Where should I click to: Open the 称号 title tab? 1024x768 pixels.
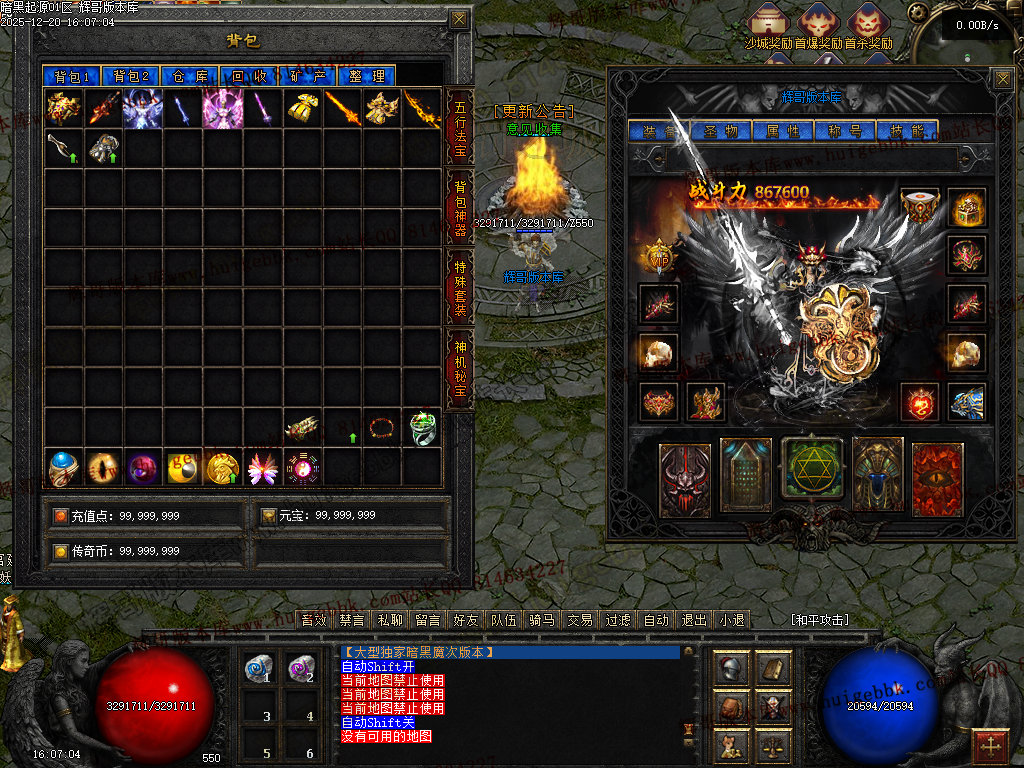pyautogui.click(x=844, y=131)
